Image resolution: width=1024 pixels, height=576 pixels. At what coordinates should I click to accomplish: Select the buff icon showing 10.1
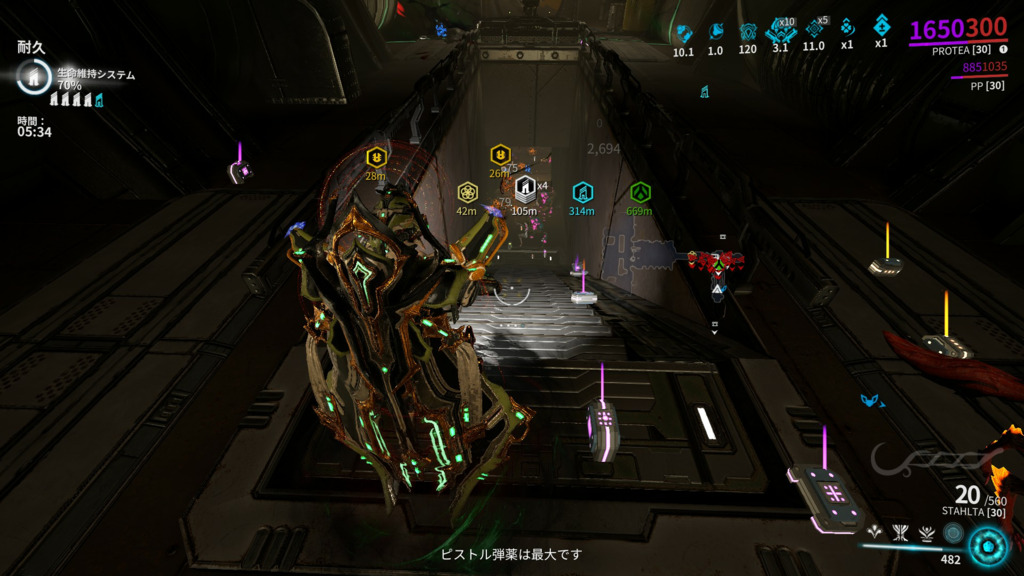[x=684, y=33]
